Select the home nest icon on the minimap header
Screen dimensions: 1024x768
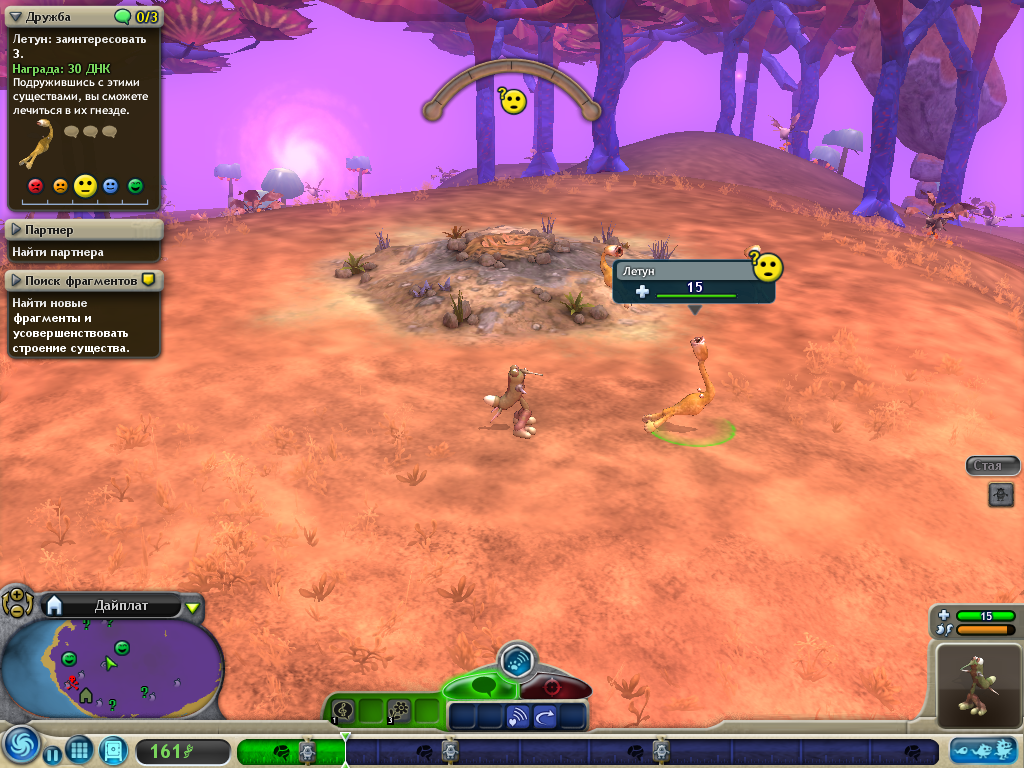[55, 605]
